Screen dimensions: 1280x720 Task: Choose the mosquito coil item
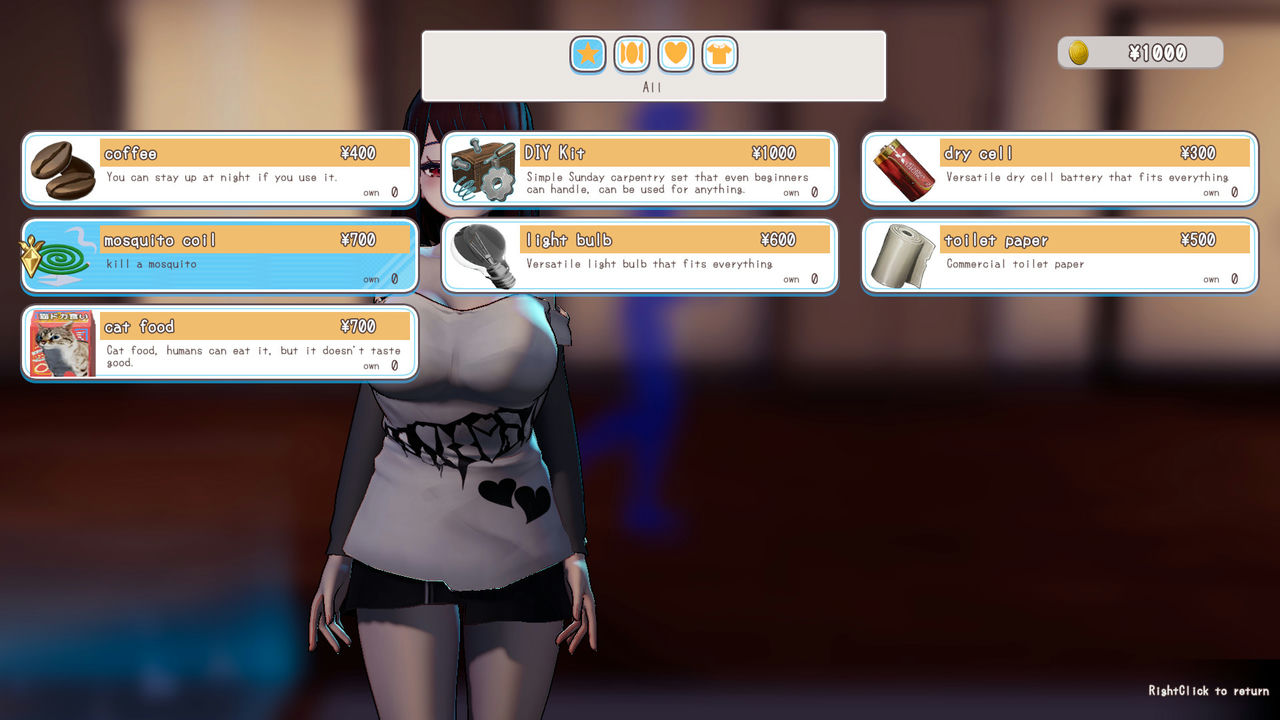[x=220, y=256]
